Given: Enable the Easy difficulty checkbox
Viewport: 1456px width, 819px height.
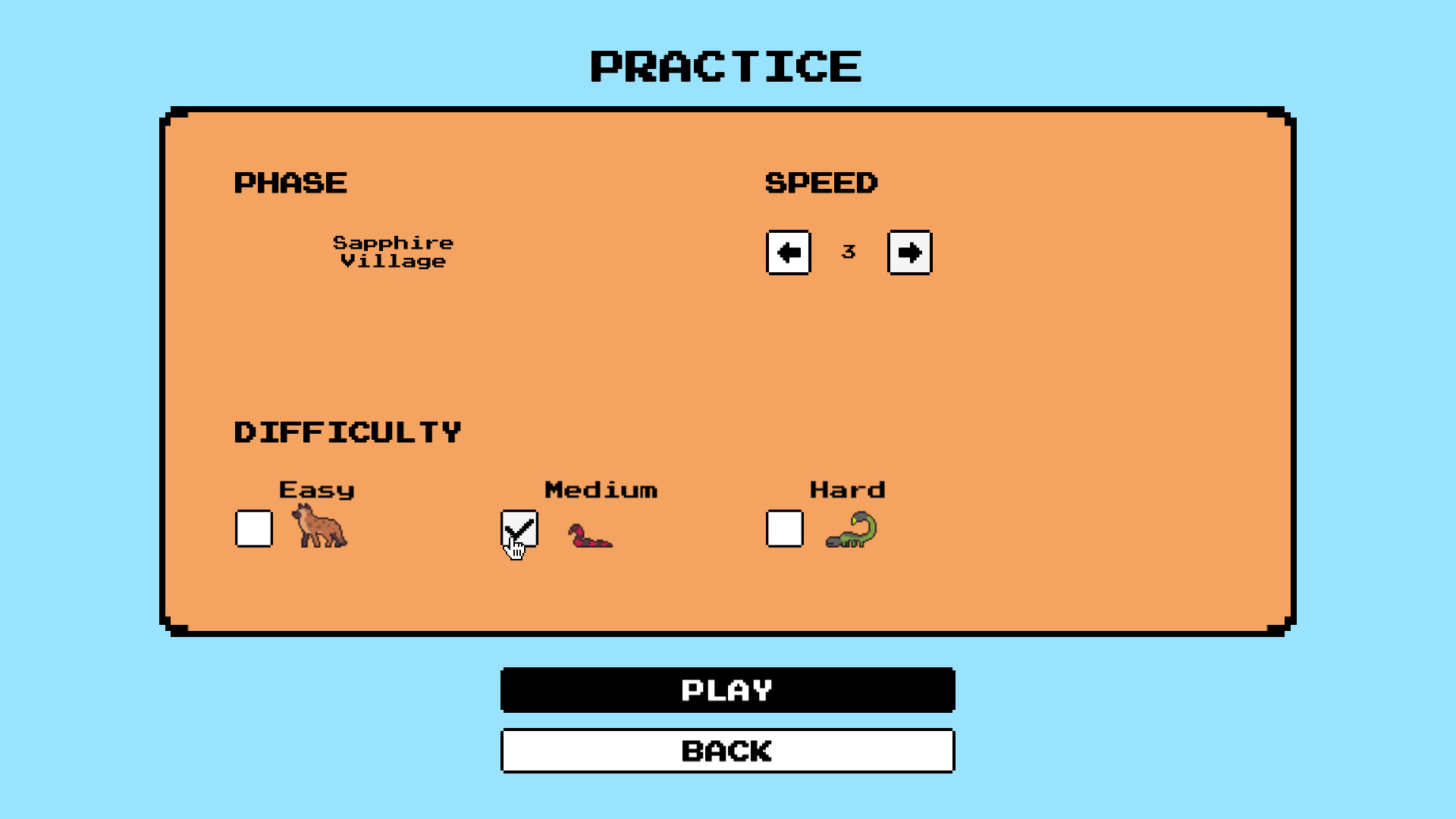Looking at the screenshot, I should point(253,529).
